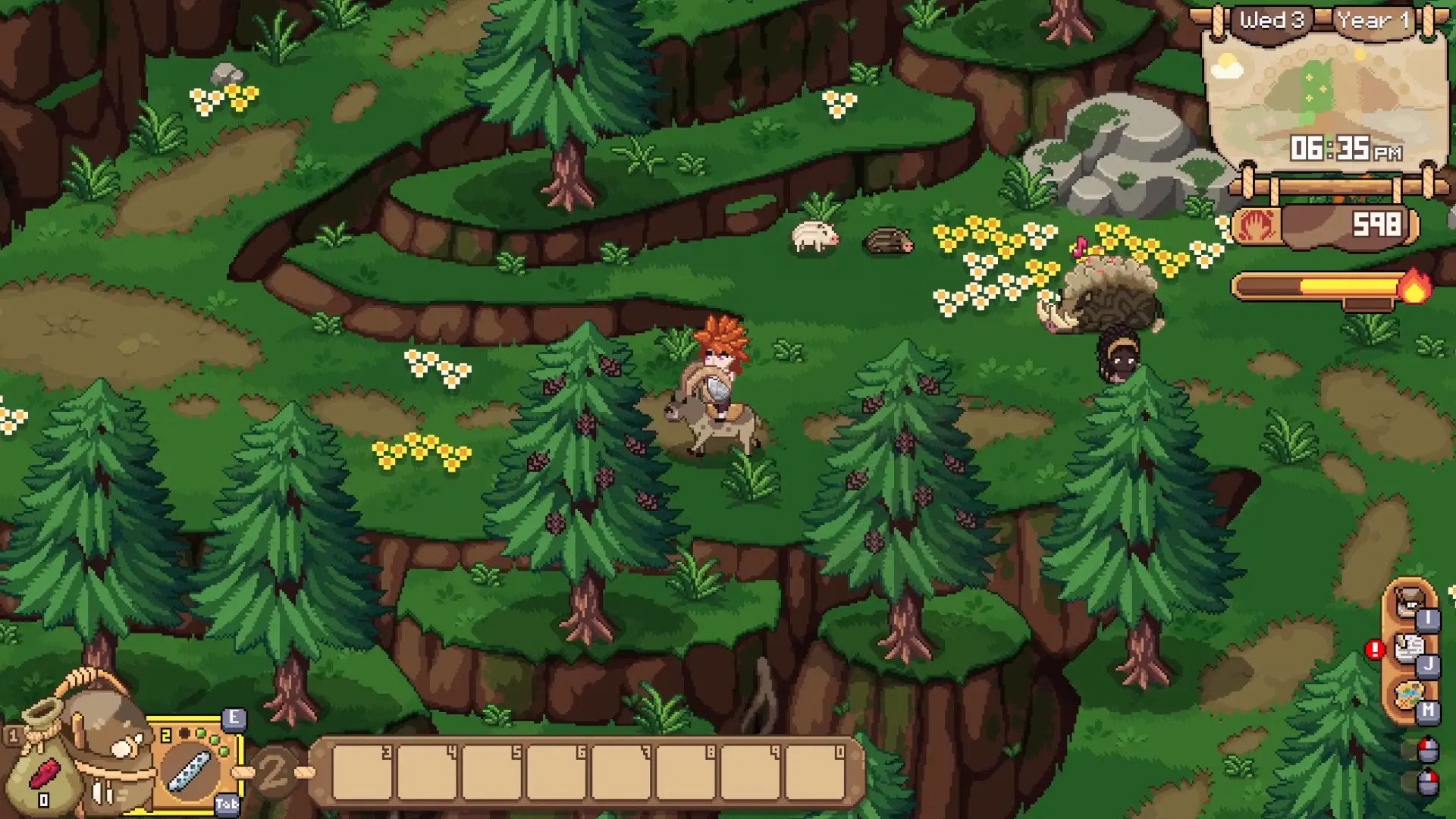
Task: Click the minimap parchment
Action: point(1323,99)
